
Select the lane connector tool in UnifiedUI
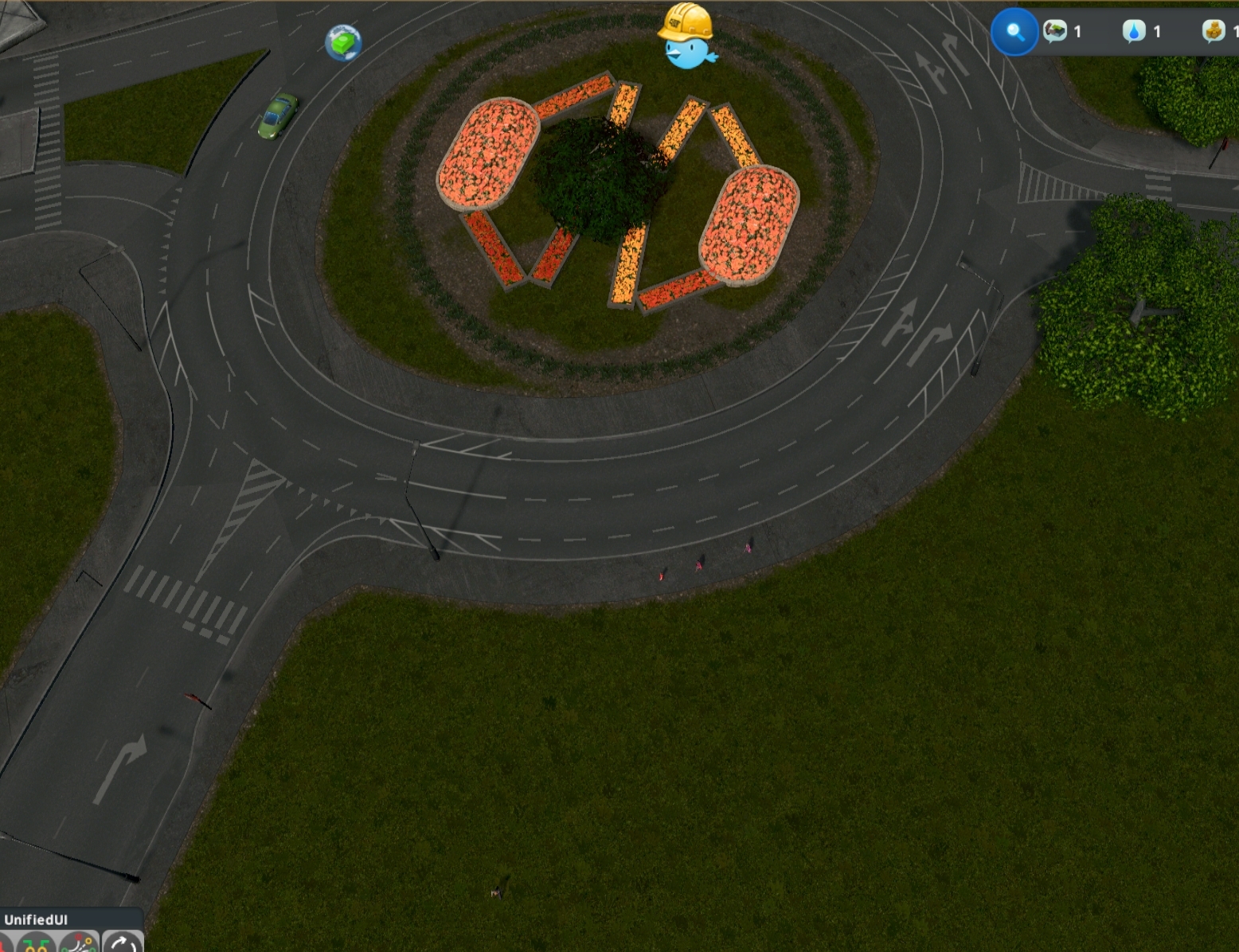(77, 946)
